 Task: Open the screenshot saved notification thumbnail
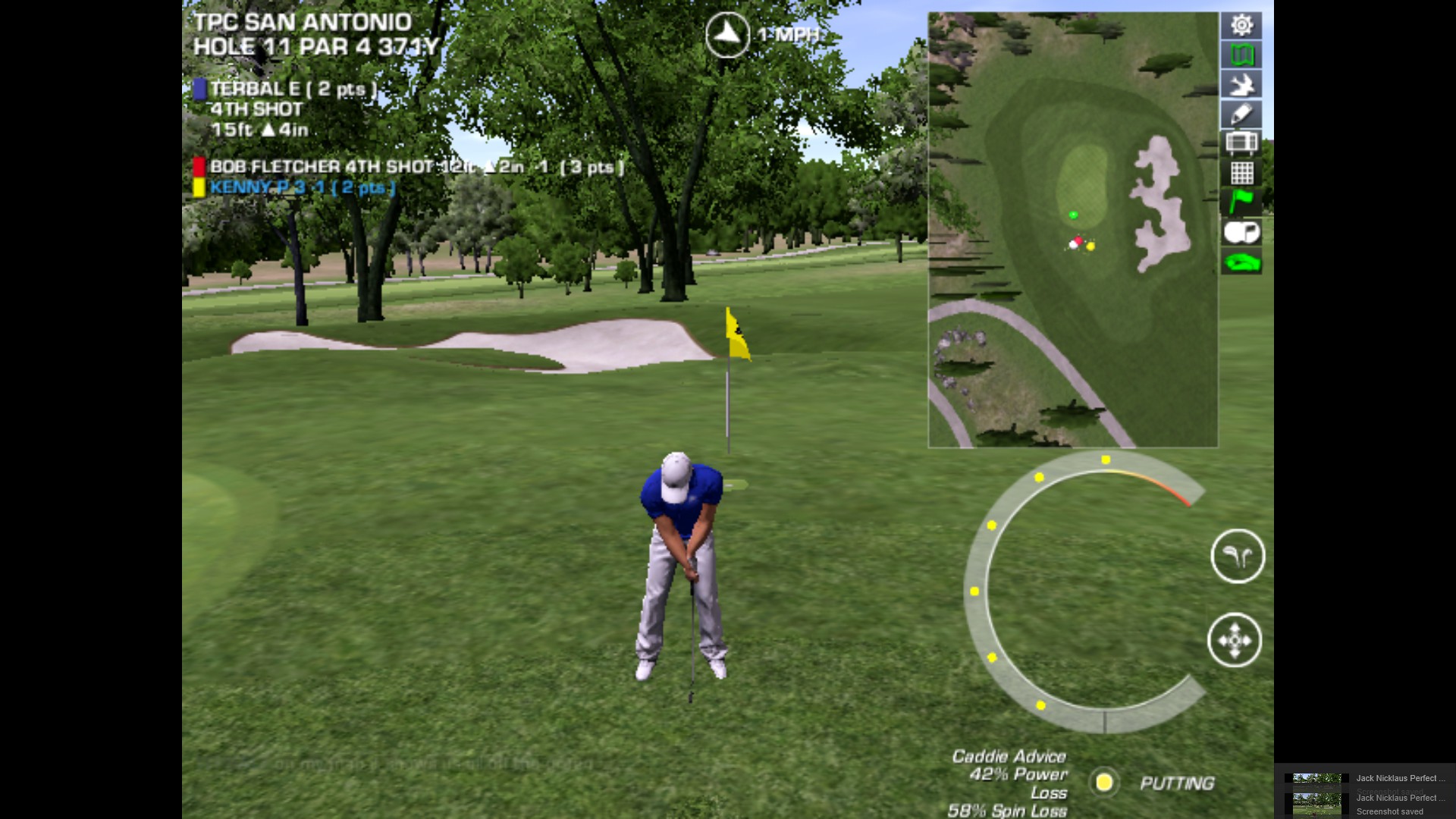(1316, 802)
